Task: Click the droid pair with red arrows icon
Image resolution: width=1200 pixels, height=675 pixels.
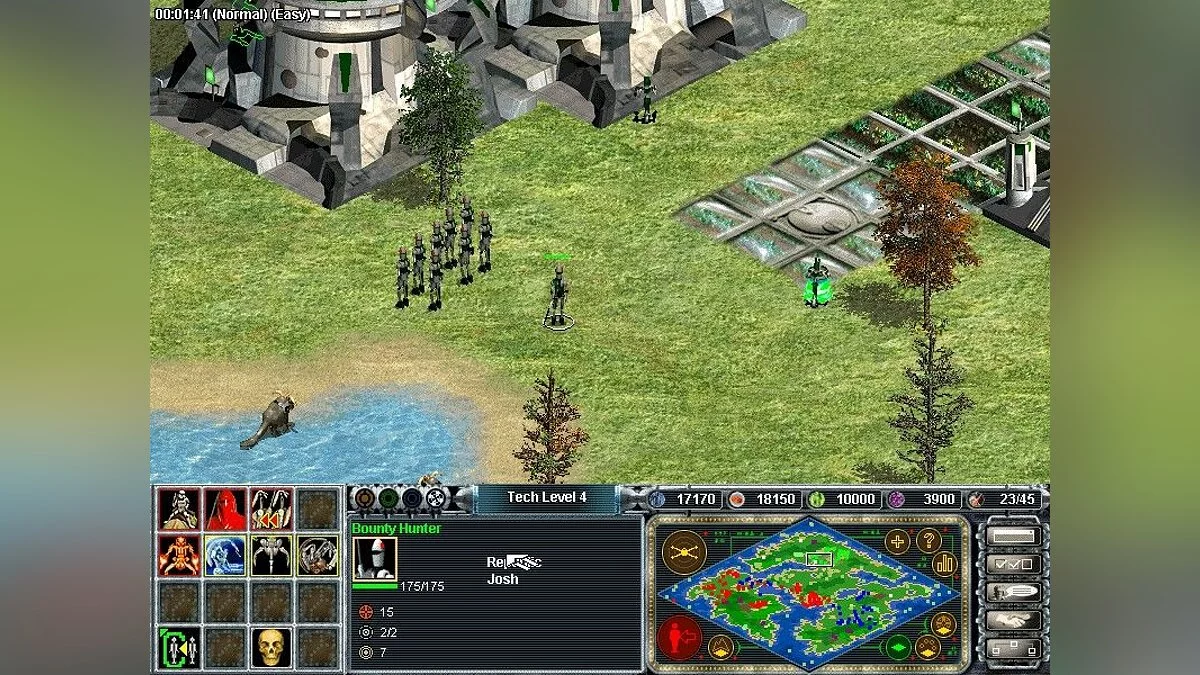Action: (x=271, y=509)
